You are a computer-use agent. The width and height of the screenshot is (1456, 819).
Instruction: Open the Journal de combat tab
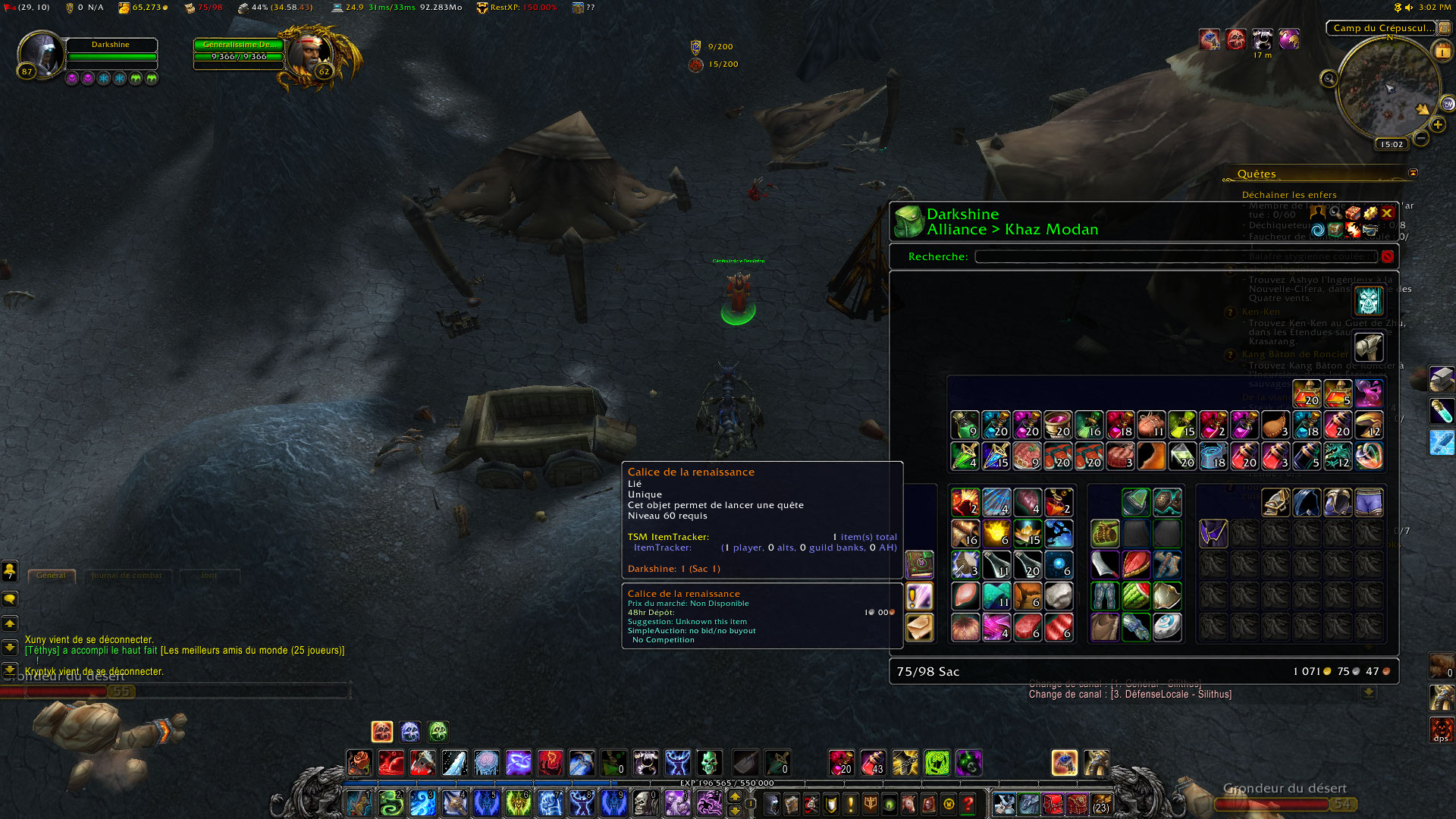[x=127, y=576]
